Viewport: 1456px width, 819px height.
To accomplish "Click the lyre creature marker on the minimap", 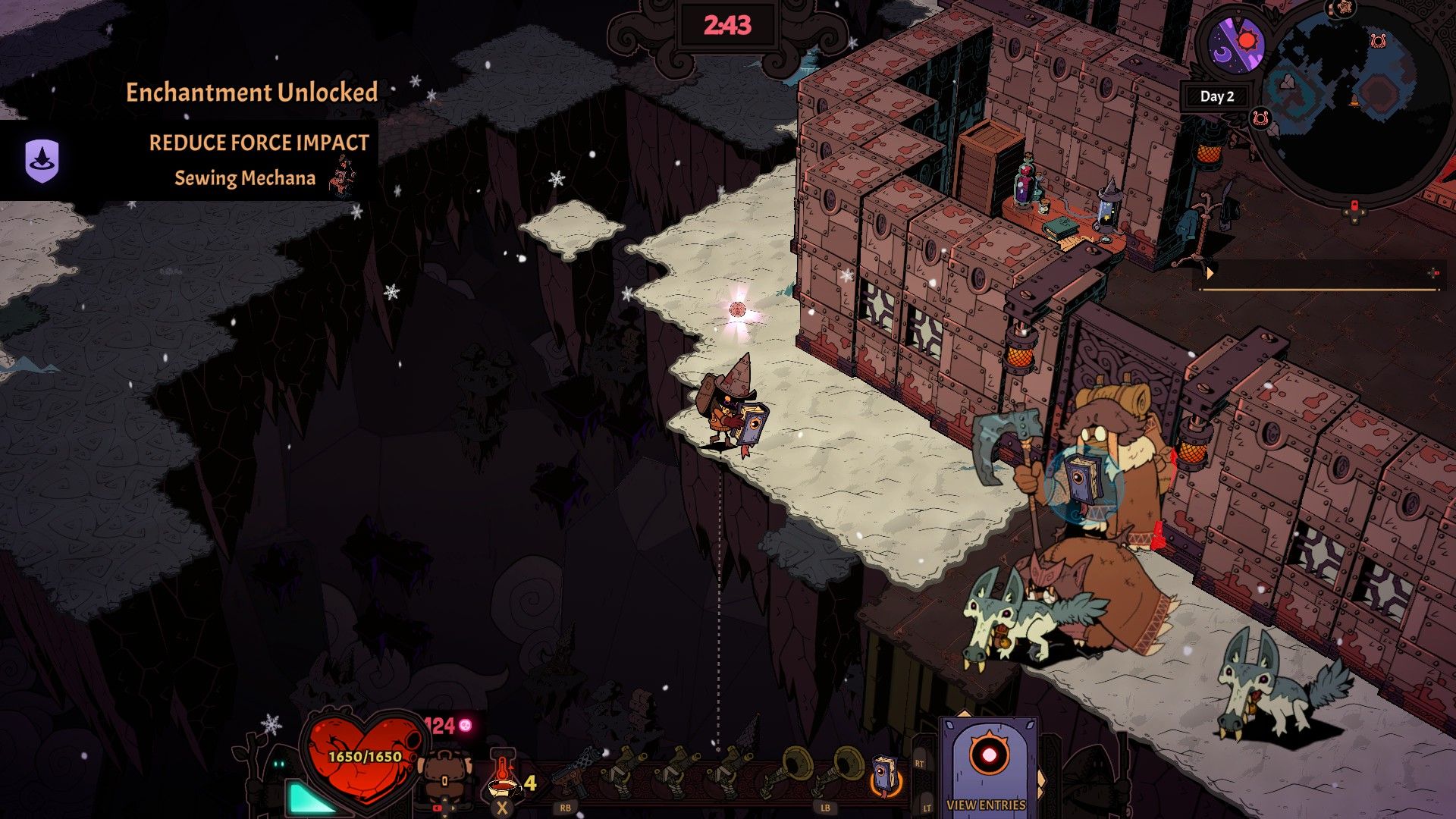I will [1379, 42].
